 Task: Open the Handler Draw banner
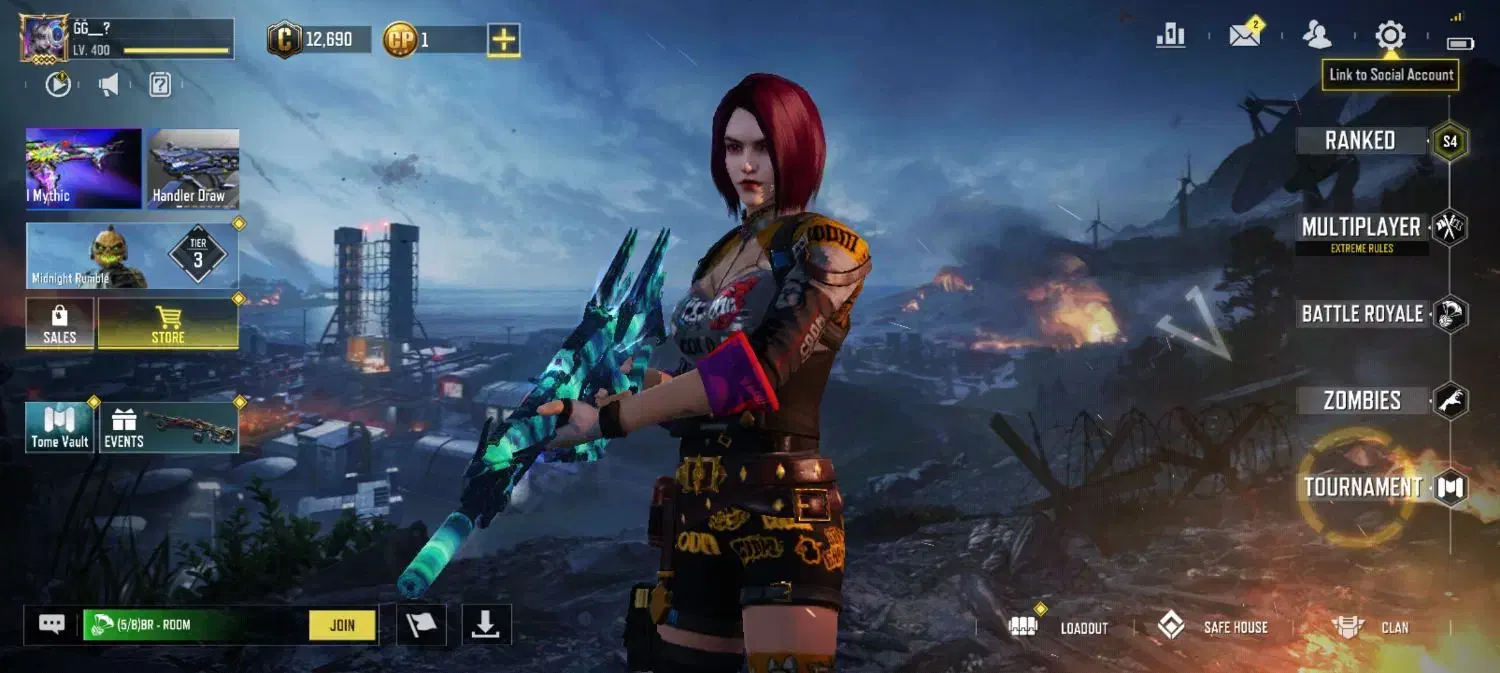[193, 168]
